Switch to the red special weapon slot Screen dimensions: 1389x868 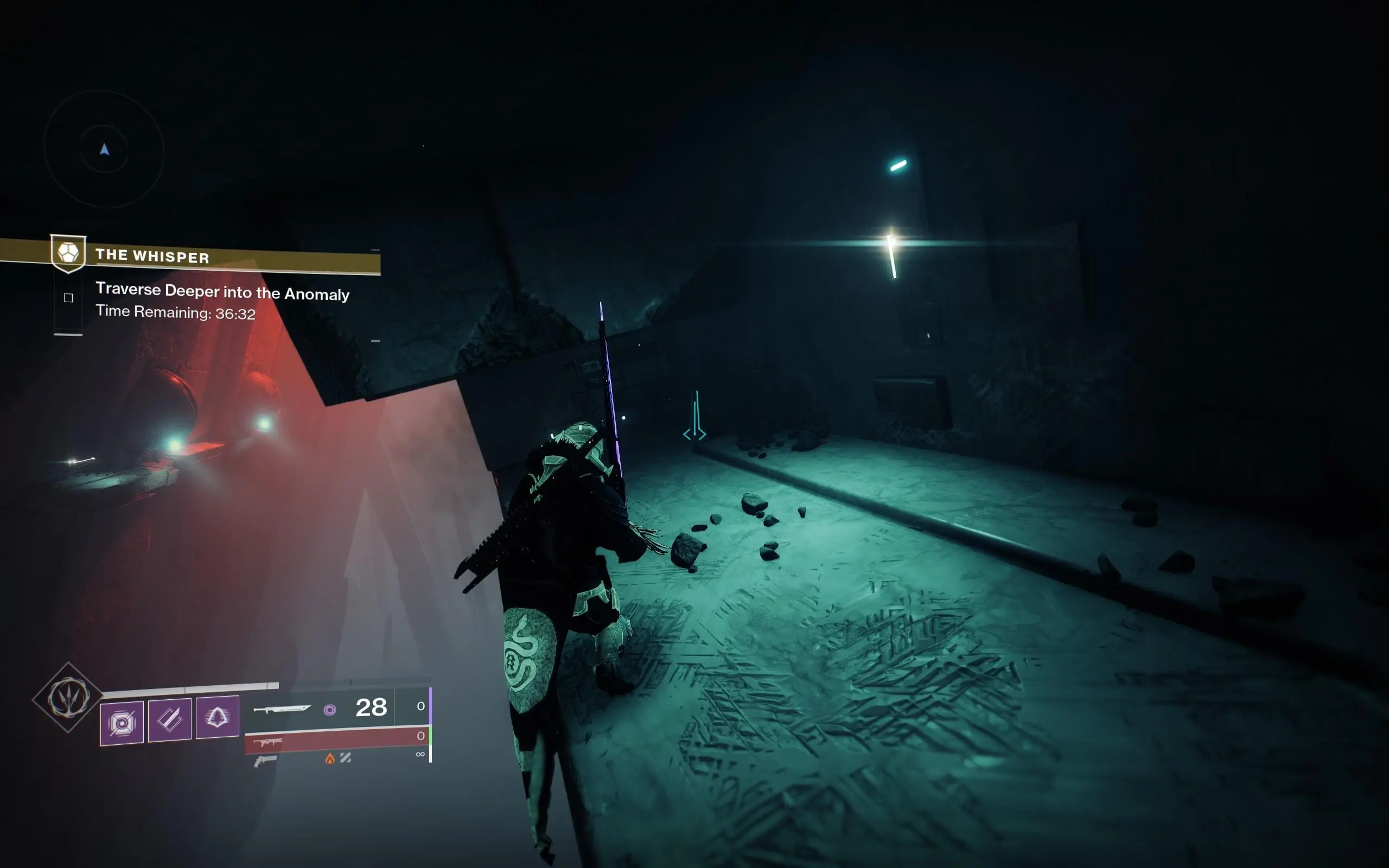[337, 740]
